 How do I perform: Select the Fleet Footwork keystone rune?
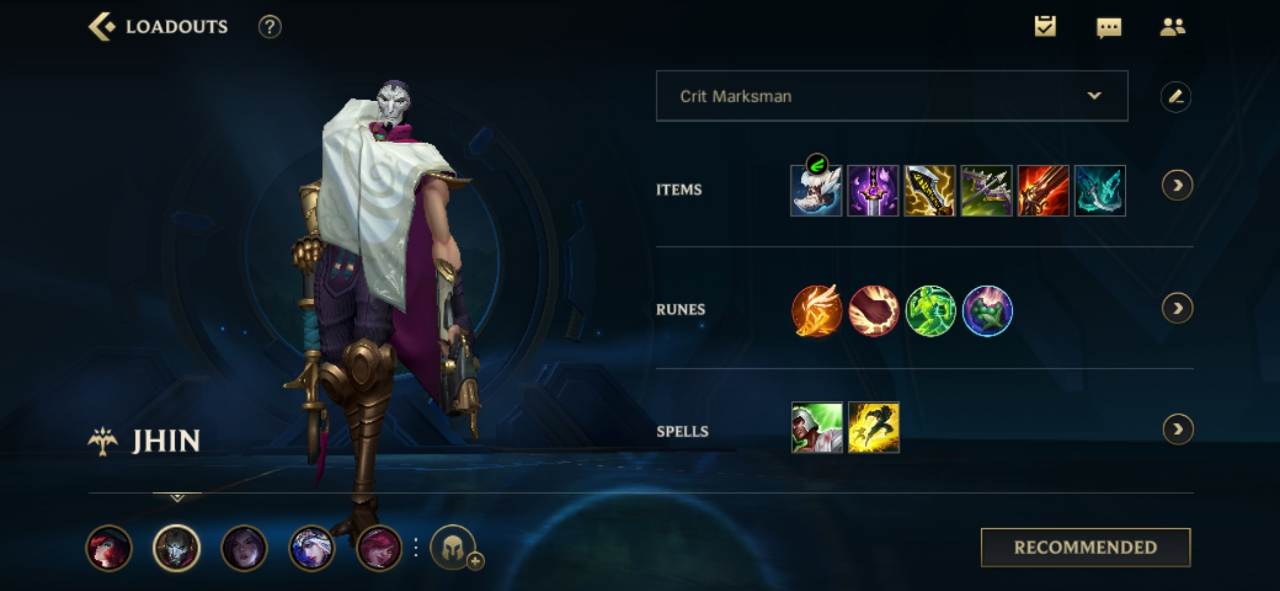click(x=817, y=311)
